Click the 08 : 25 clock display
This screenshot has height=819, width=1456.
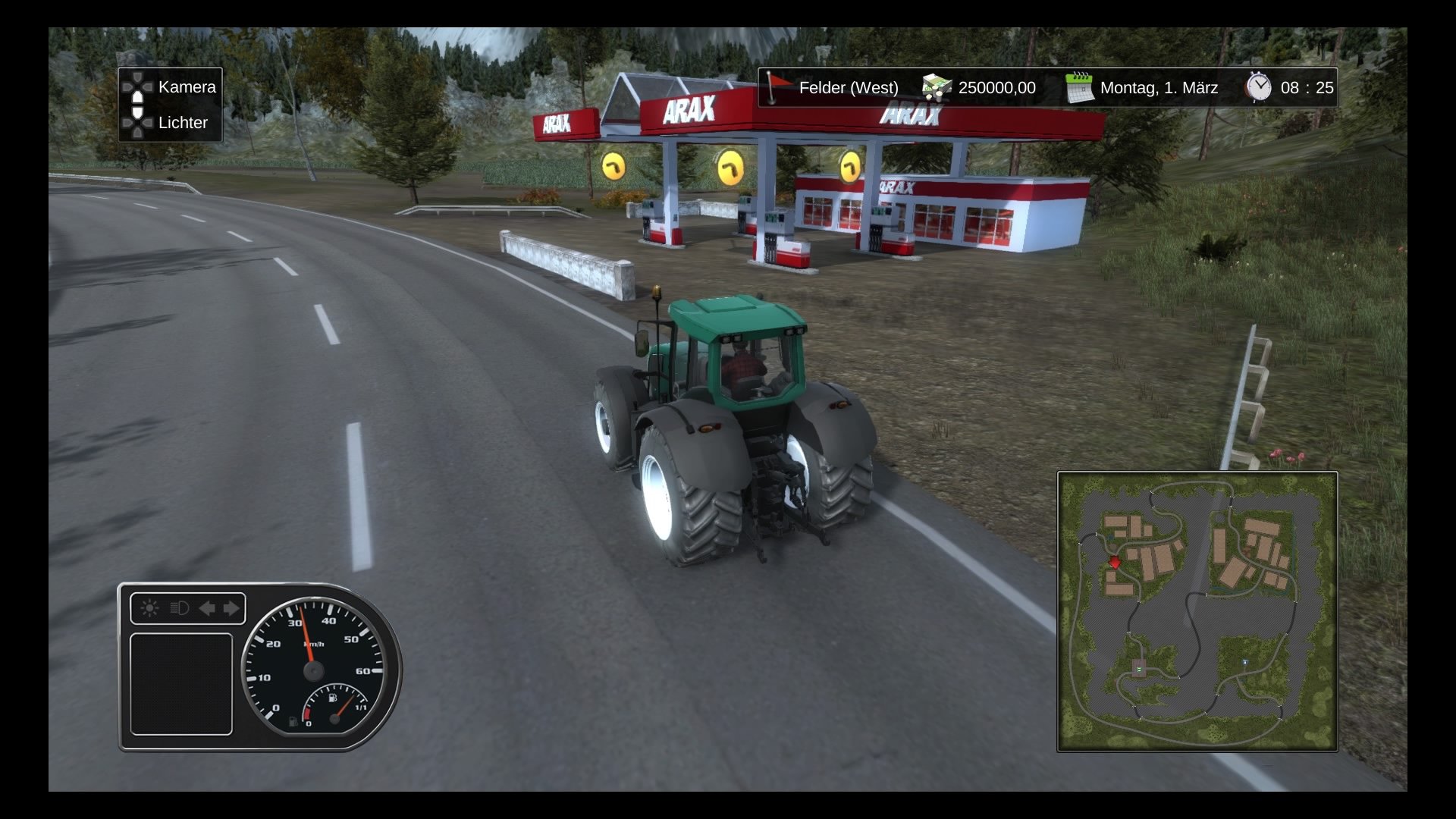1308,86
